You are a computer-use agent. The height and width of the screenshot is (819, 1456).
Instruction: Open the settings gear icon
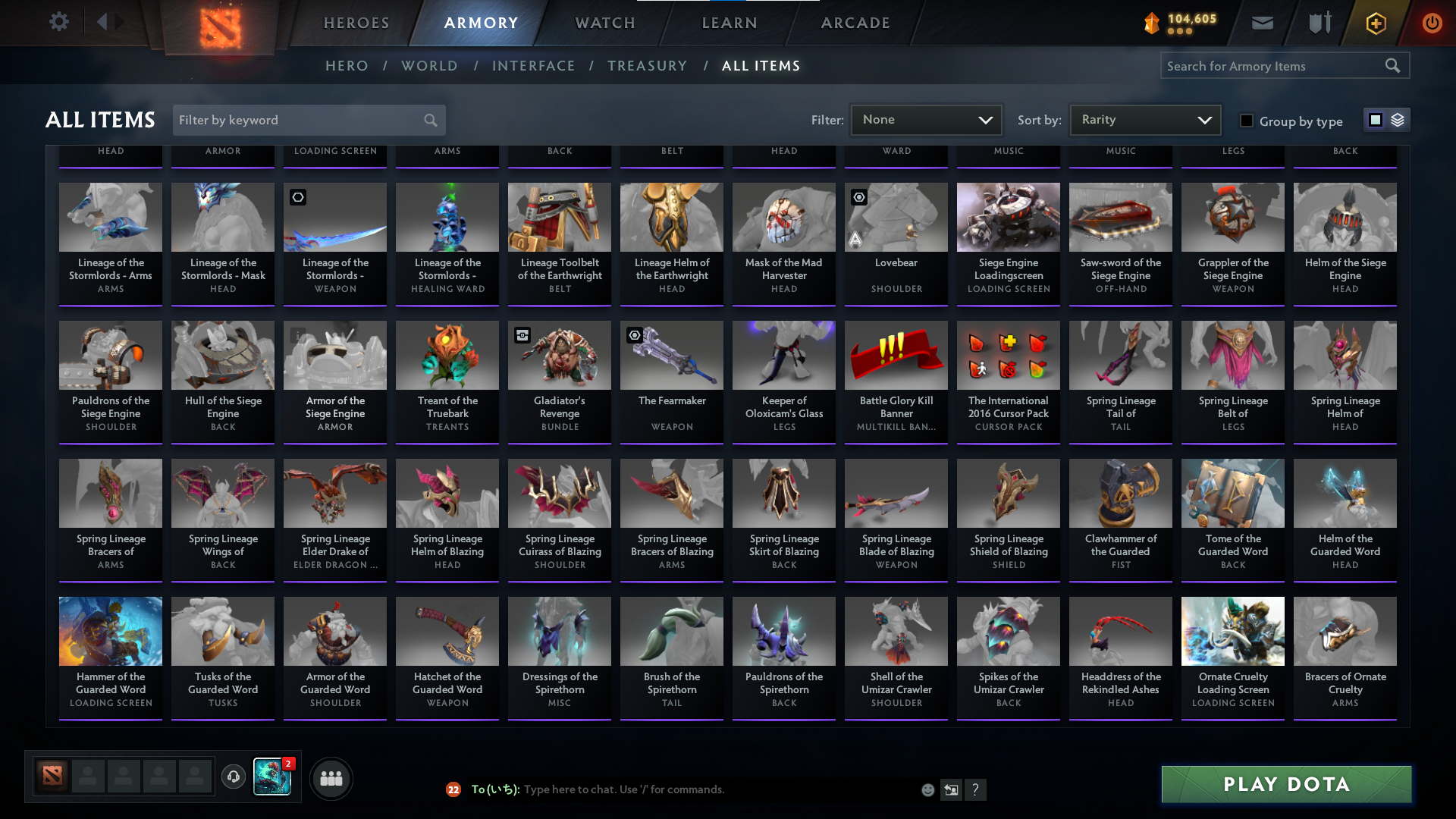58,21
